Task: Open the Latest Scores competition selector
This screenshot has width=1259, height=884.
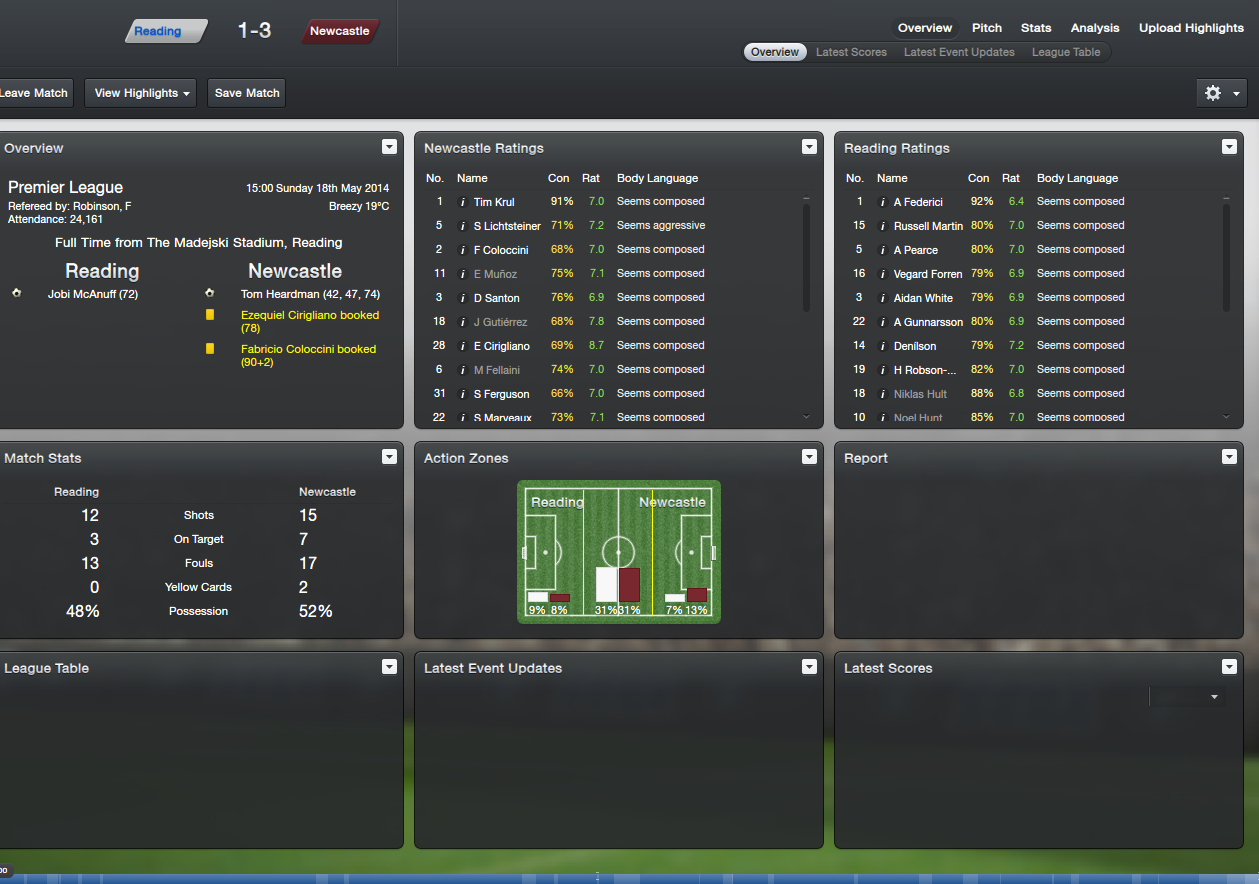Action: [x=1188, y=697]
